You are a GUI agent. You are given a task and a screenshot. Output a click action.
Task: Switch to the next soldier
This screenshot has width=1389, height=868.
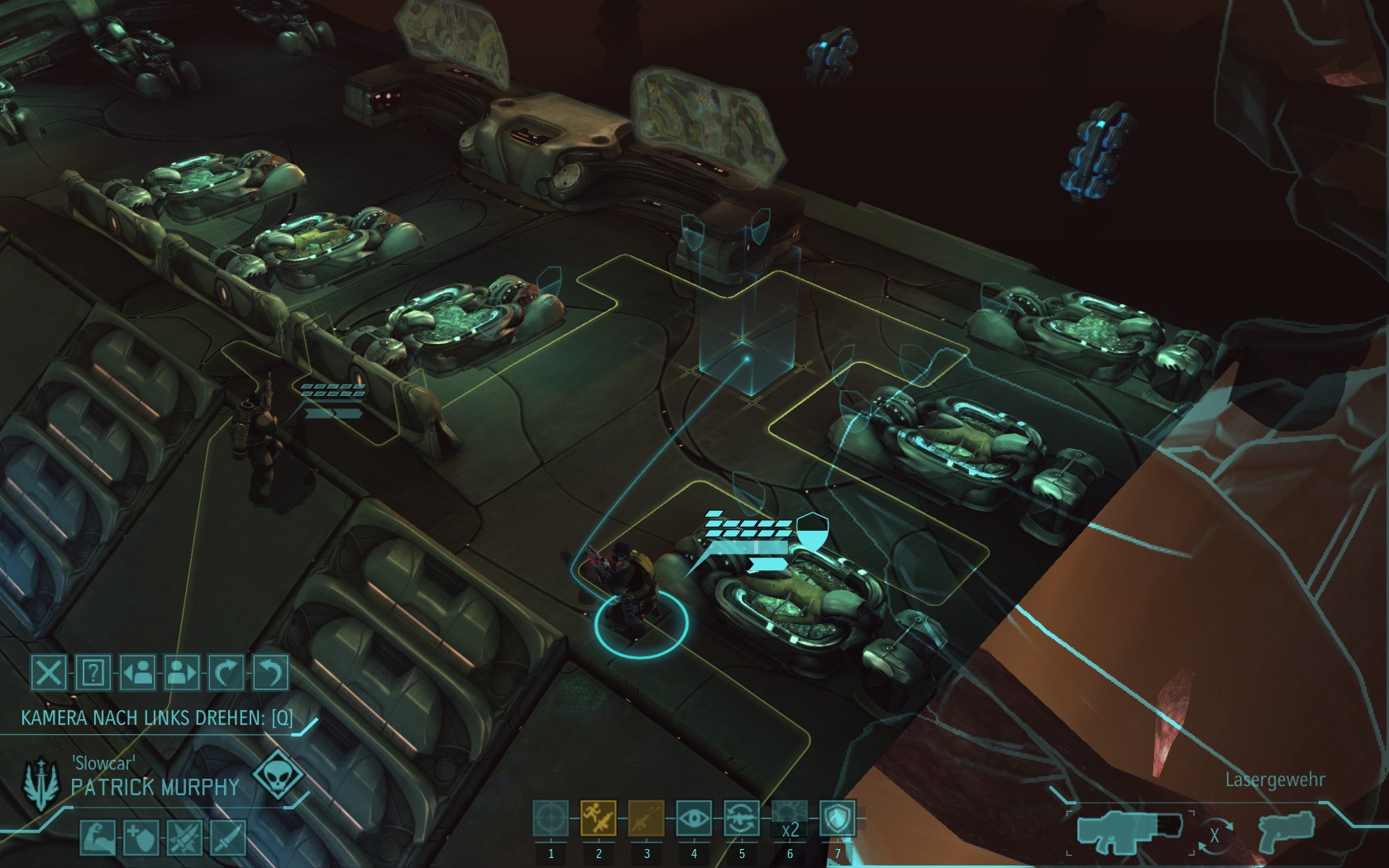182,673
